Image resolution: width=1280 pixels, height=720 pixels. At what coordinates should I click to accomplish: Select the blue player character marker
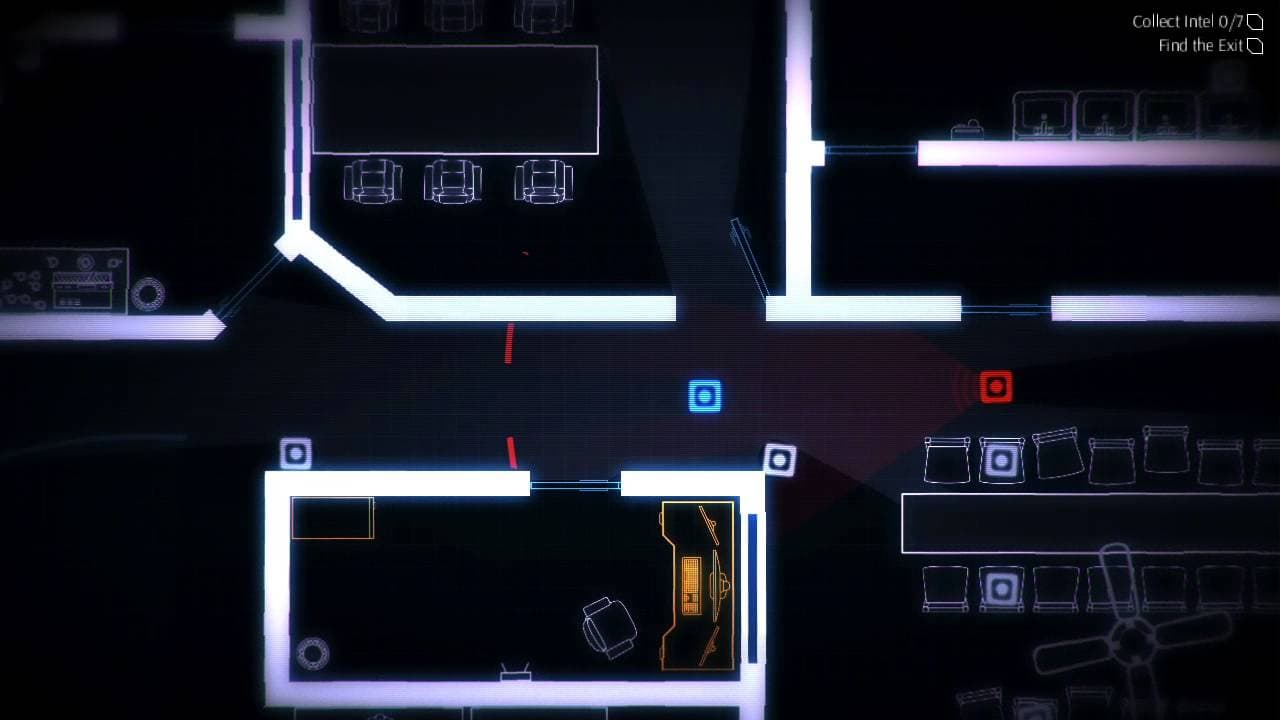(x=704, y=395)
